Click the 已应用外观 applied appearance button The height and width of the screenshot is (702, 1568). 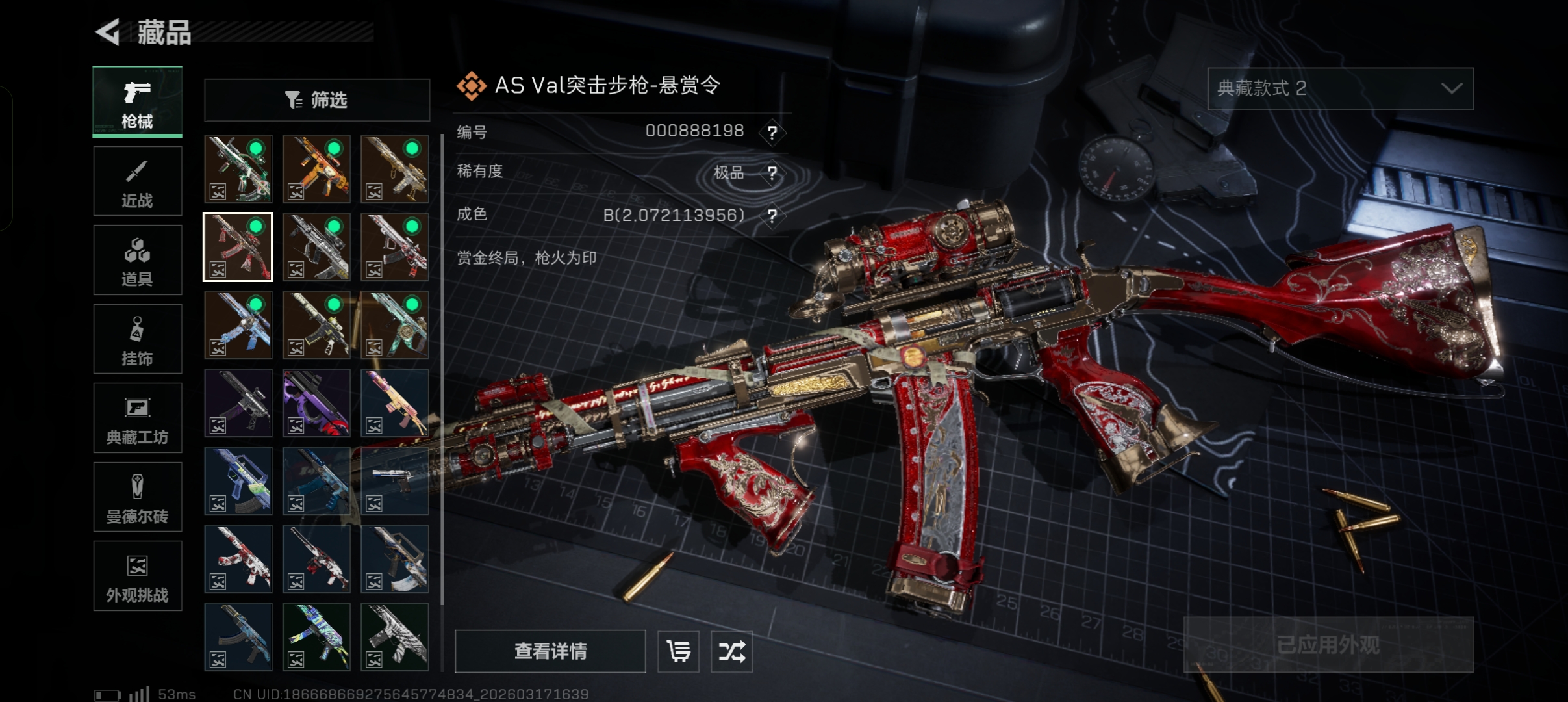(1328, 645)
